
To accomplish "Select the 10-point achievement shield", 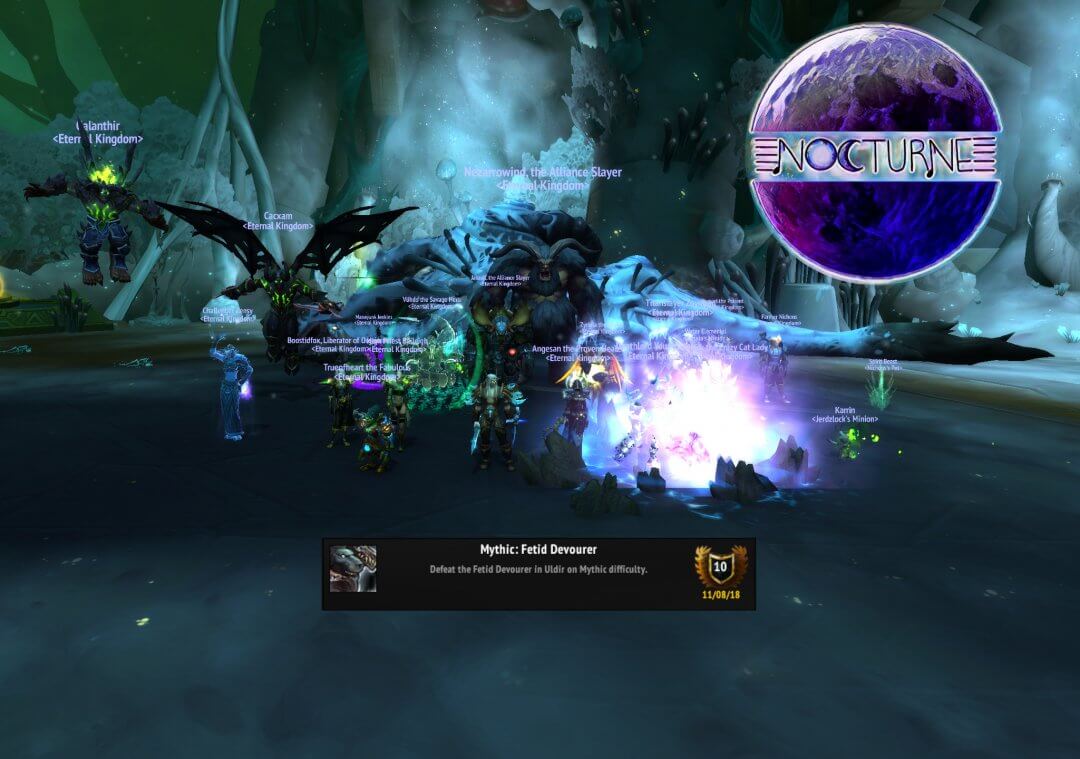I will click(720, 566).
